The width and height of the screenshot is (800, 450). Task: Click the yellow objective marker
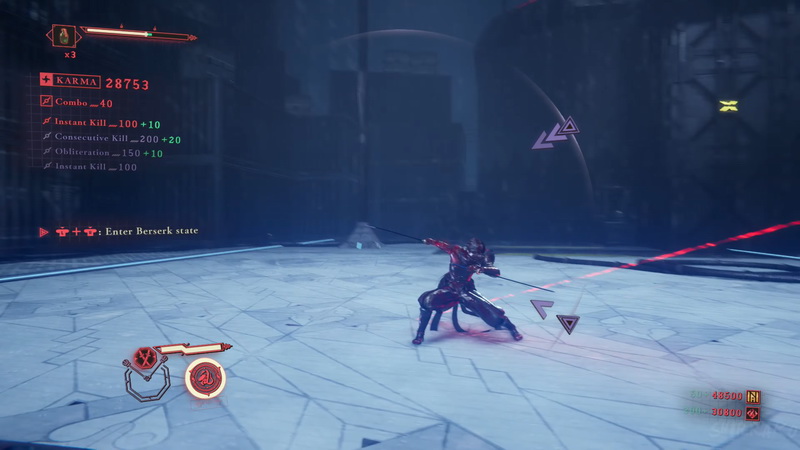point(728,105)
